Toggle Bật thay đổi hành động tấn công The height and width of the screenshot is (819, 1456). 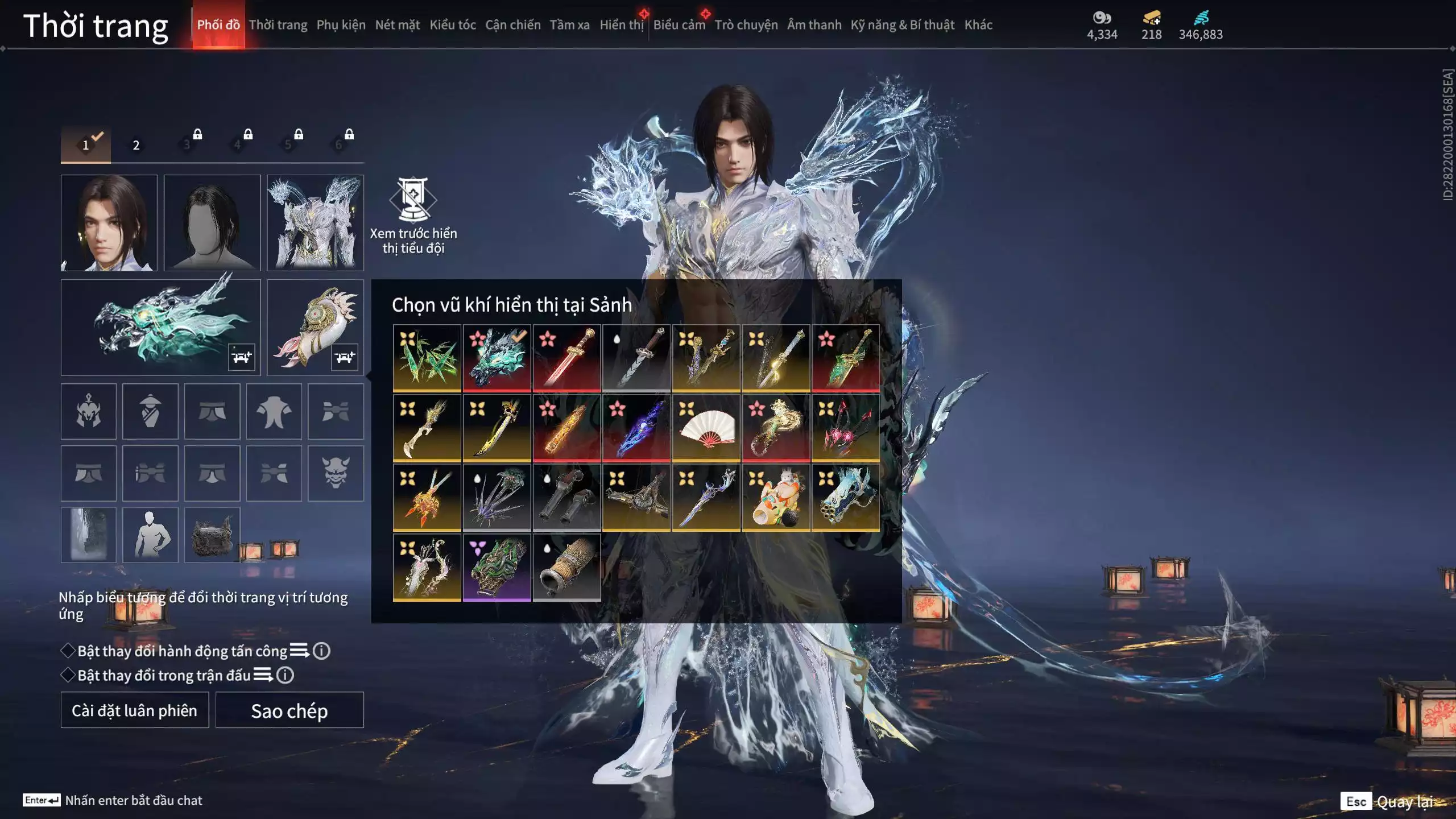click(x=68, y=651)
